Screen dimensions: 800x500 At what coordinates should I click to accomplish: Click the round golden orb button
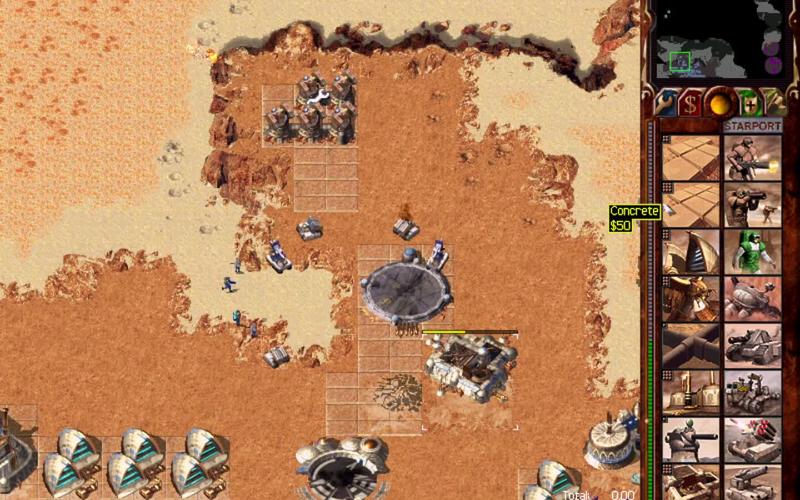tap(717, 102)
